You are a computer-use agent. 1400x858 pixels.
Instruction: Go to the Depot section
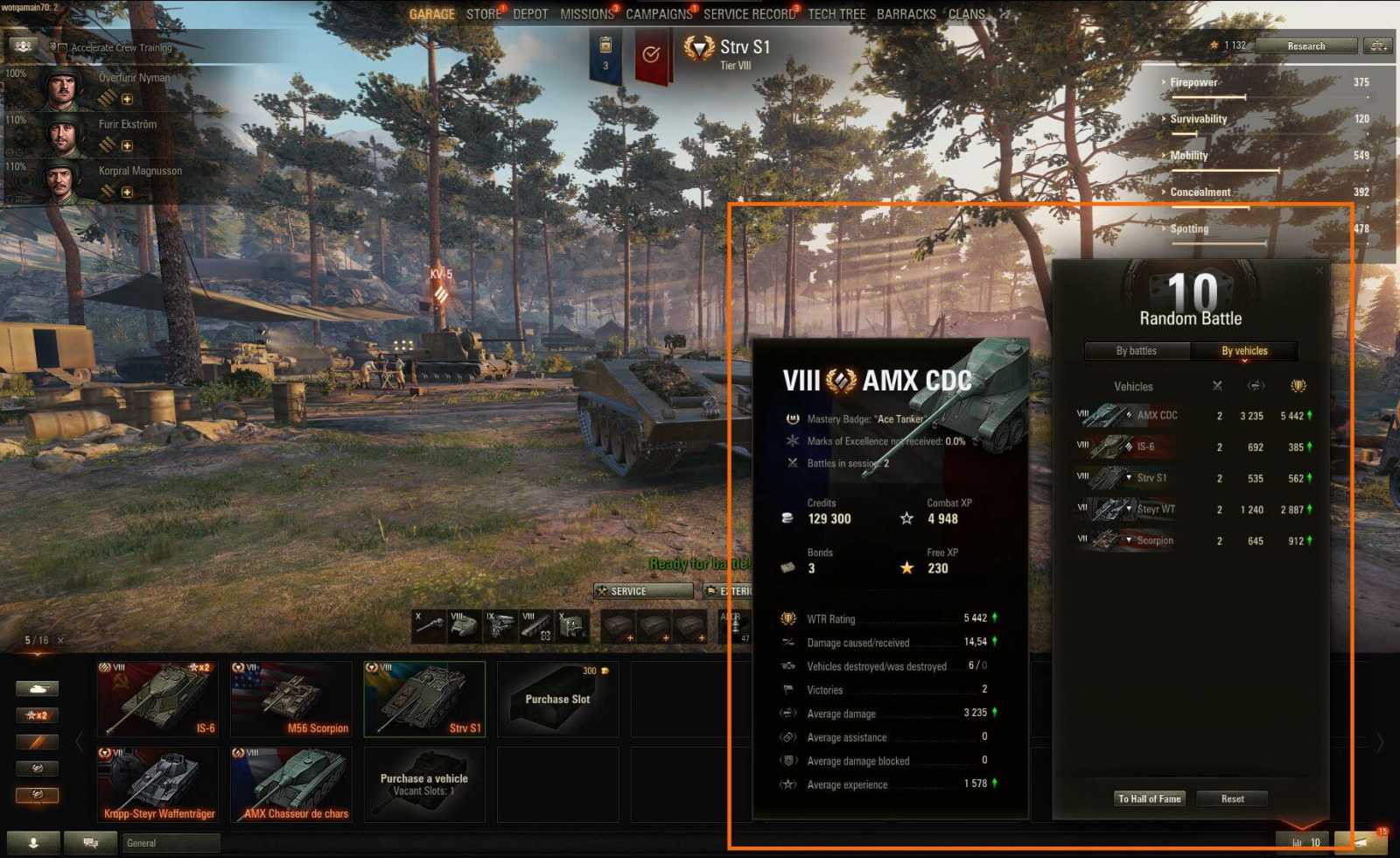pyautogui.click(x=530, y=14)
